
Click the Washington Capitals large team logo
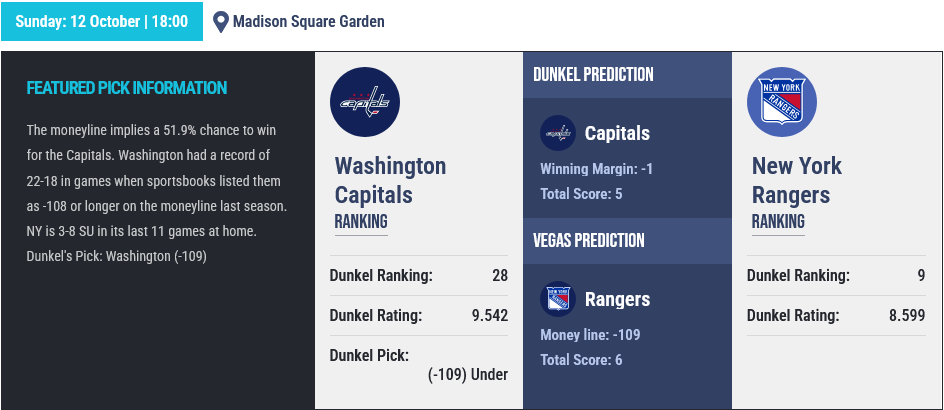coord(365,102)
